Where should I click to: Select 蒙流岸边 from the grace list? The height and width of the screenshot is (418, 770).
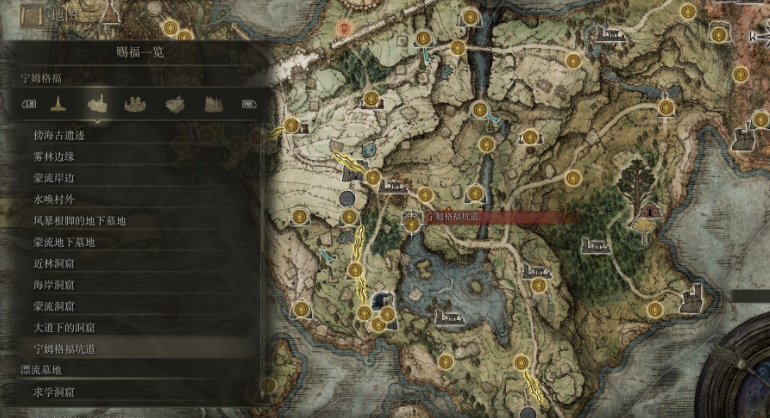click(55, 178)
